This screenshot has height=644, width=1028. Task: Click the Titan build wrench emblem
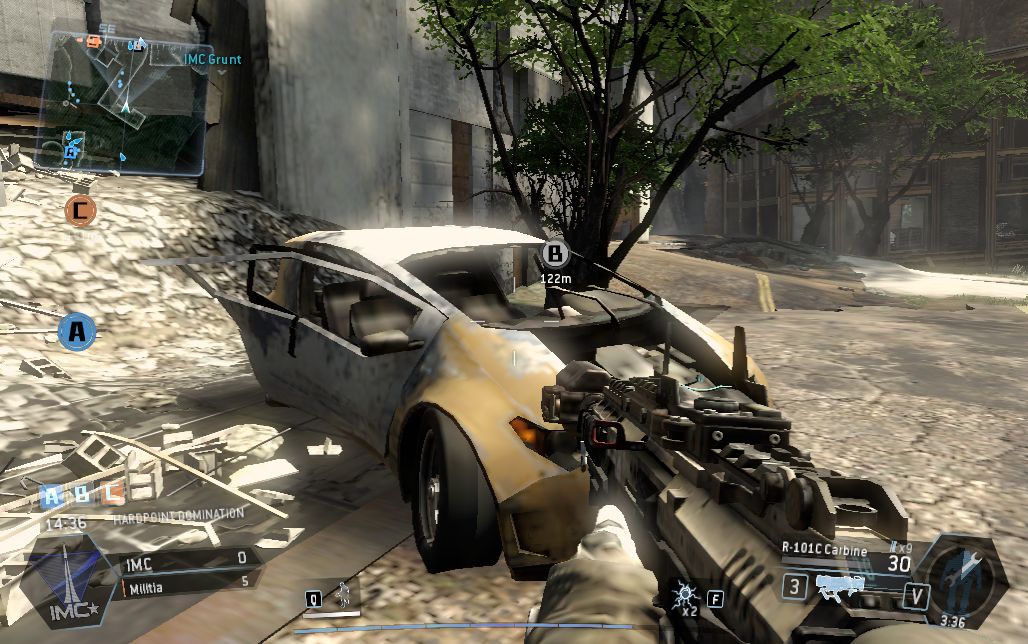click(x=958, y=578)
